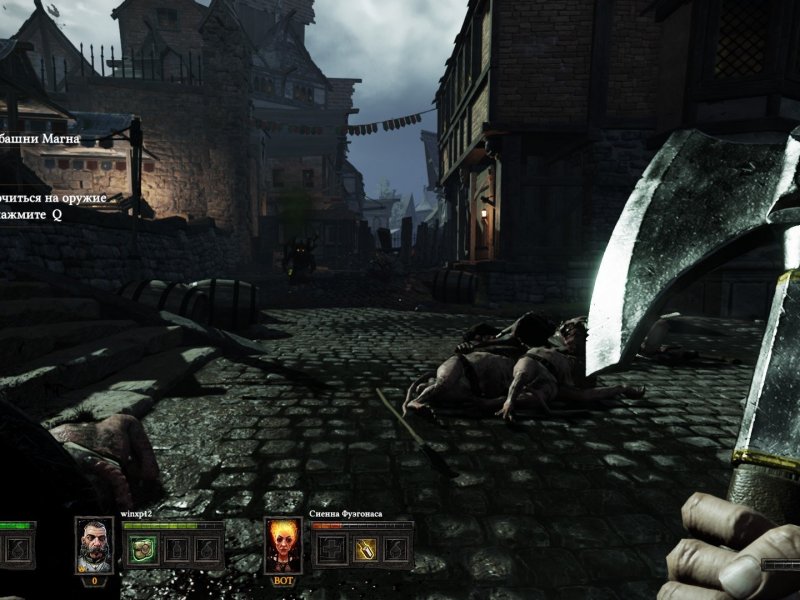The height and width of the screenshot is (600, 800).
Task: Click winxpt2's green healing supplies slot
Action: 143,549
